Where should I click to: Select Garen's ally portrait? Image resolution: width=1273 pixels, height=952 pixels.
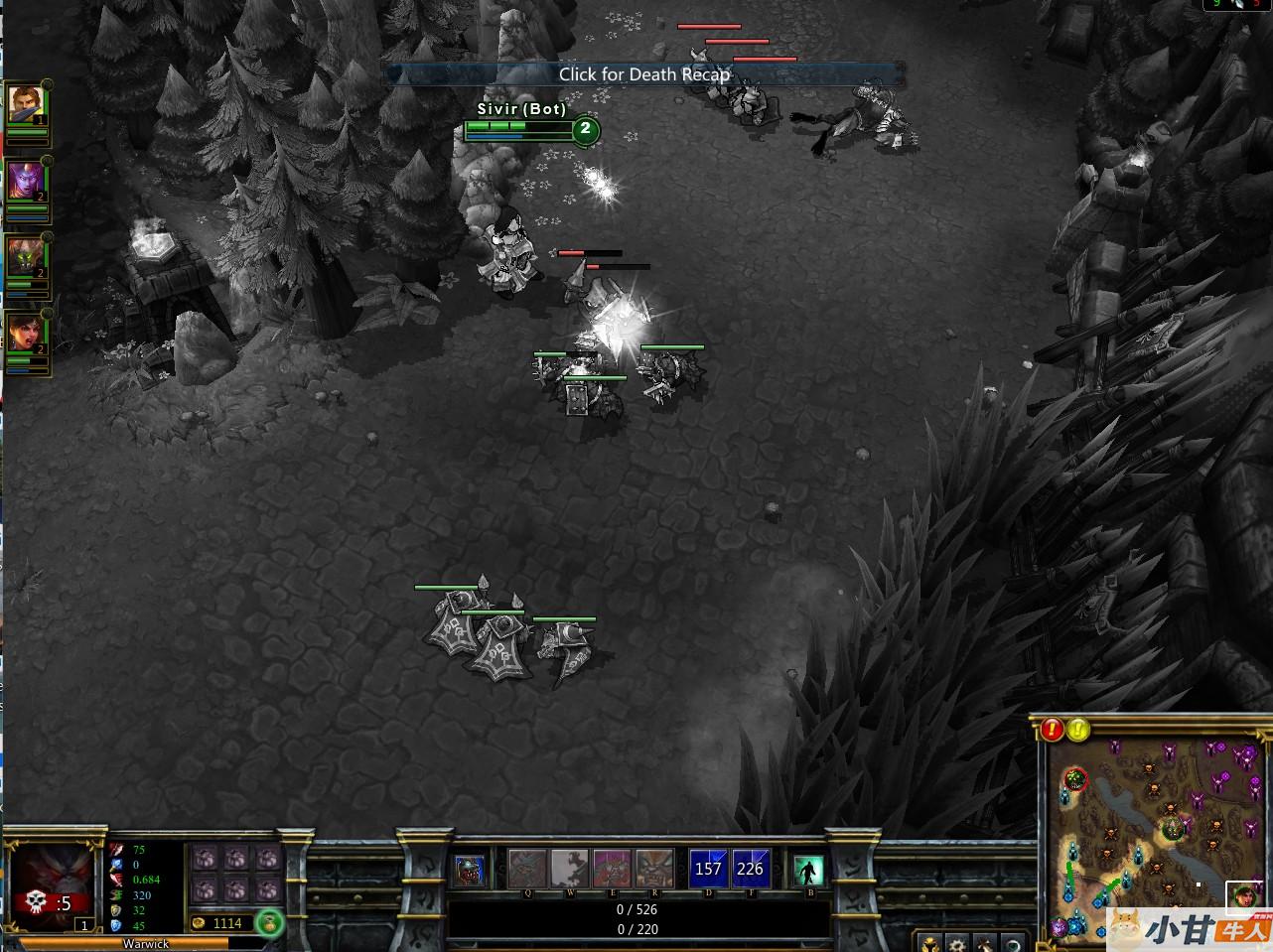[x=23, y=105]
